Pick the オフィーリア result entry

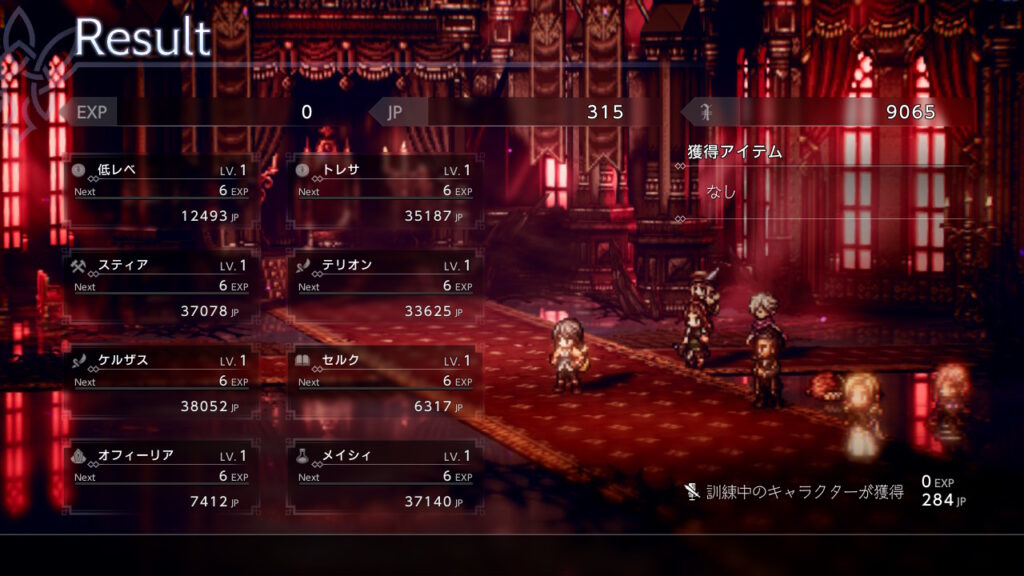[160, 476]
